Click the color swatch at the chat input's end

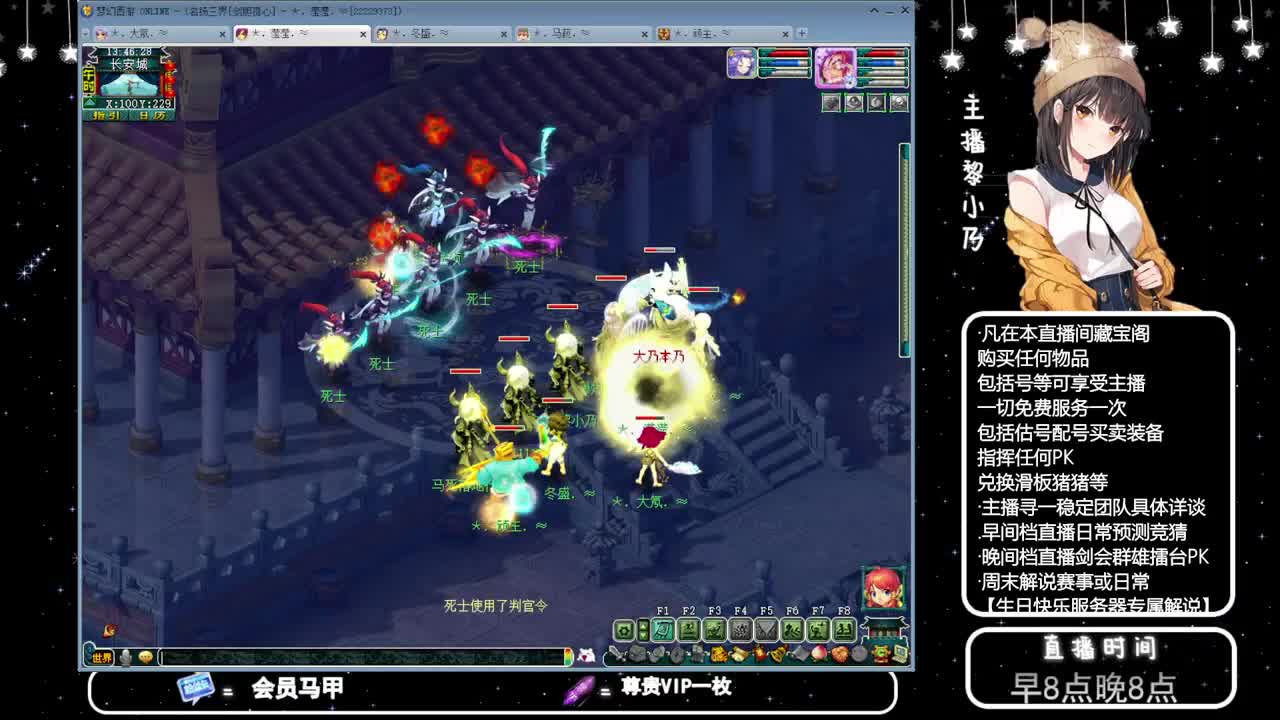click(569, 657)
